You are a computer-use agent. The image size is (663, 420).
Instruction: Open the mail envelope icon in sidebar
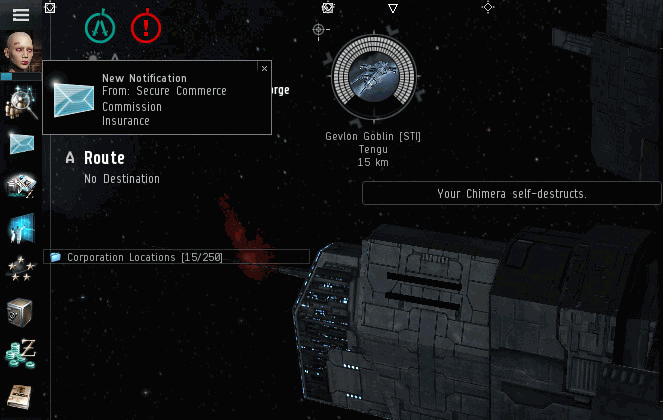21,143
